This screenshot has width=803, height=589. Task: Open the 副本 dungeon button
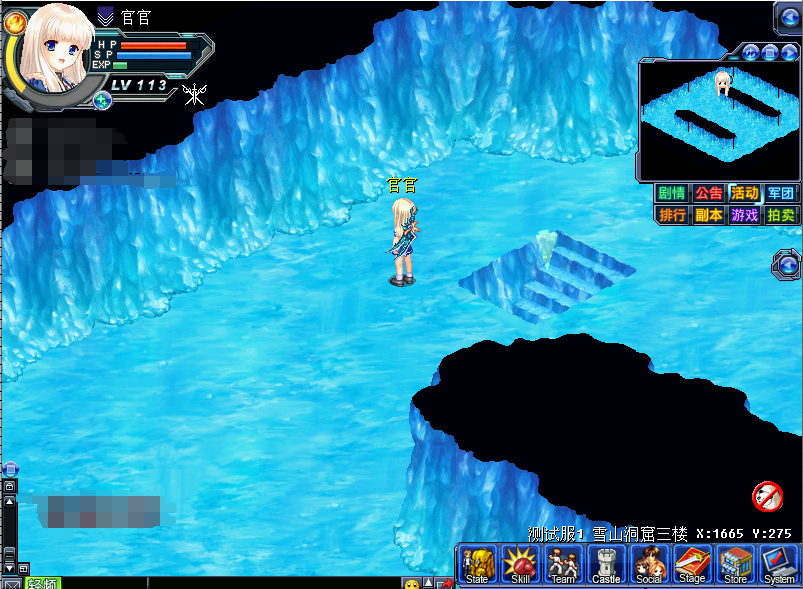pyautogui.click(x=708, y=215)
